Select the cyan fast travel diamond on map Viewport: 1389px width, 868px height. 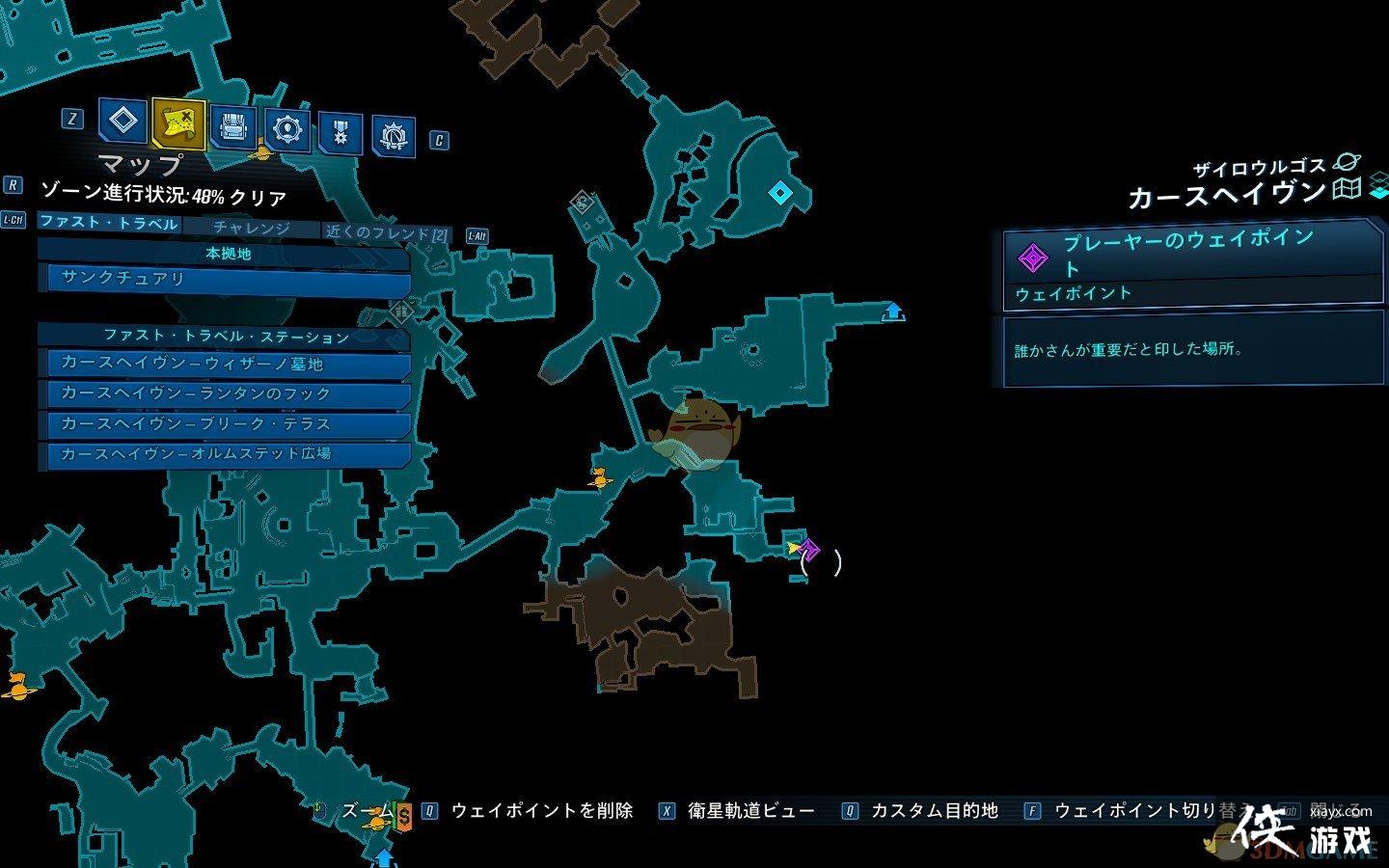[x=781, y=192]
